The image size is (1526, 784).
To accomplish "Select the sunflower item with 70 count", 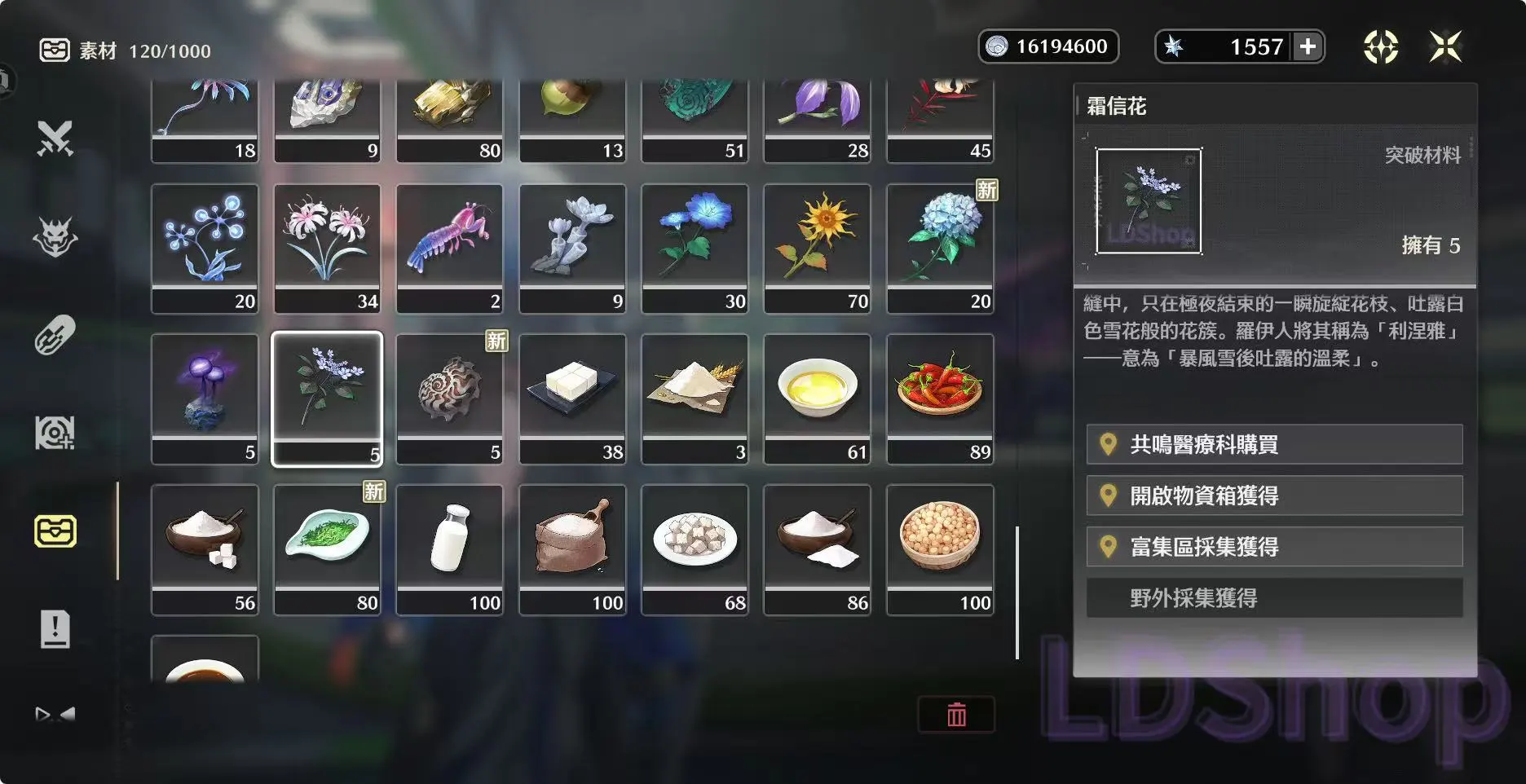I will [x=817, y=248].
